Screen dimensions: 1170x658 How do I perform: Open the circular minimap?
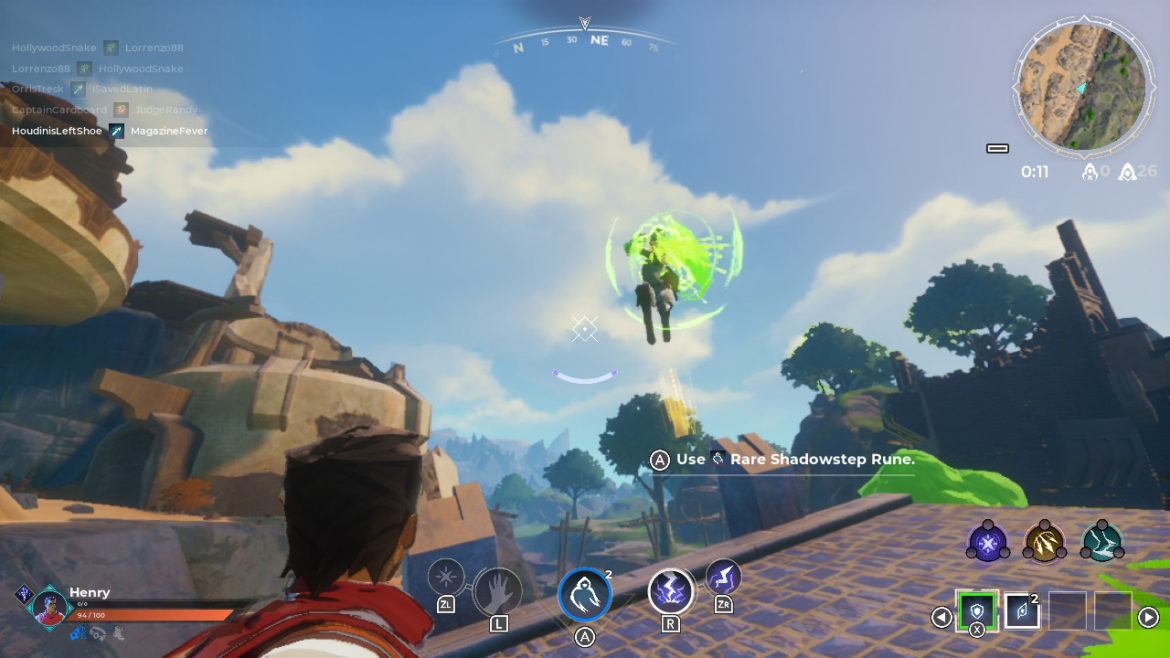[1080, 88]
